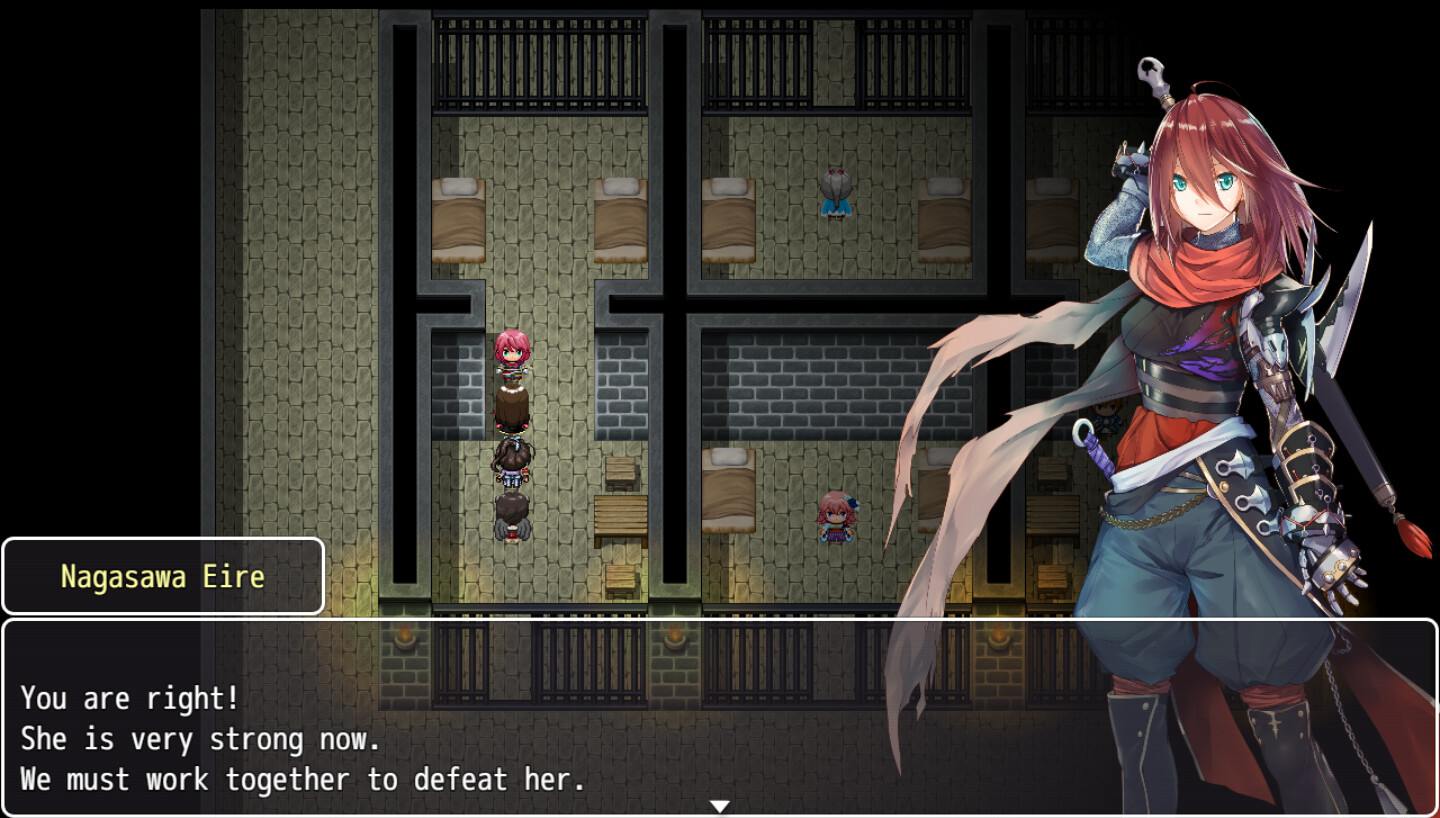
Task: Select the white-haired NPC standing near the top bed
Action: click(836, 196)
